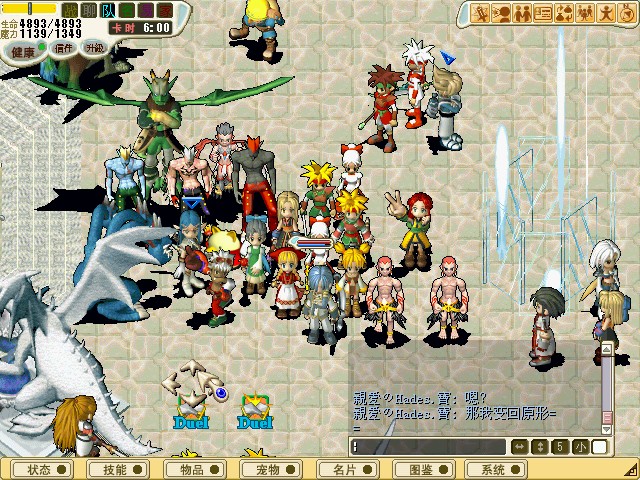Click the 升級 level up button
Image resolution: width=640 pixels, height=480 pixels.
[x=94, y=48]
